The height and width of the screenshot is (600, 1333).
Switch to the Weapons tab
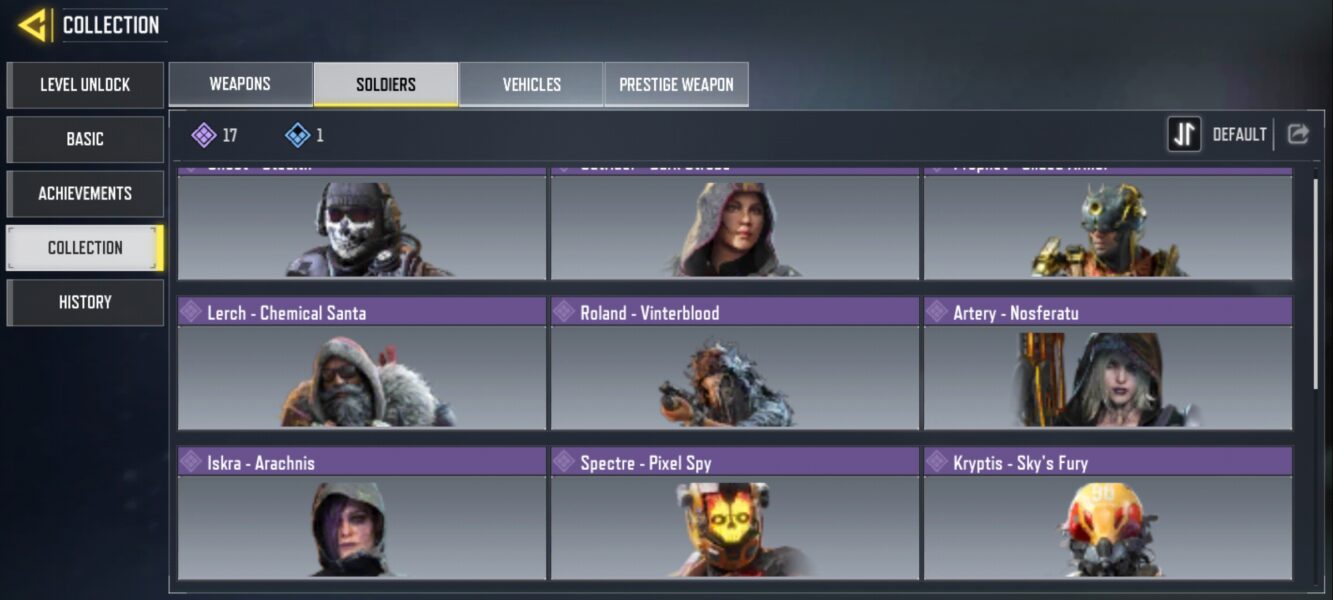(x=240, y=84)
